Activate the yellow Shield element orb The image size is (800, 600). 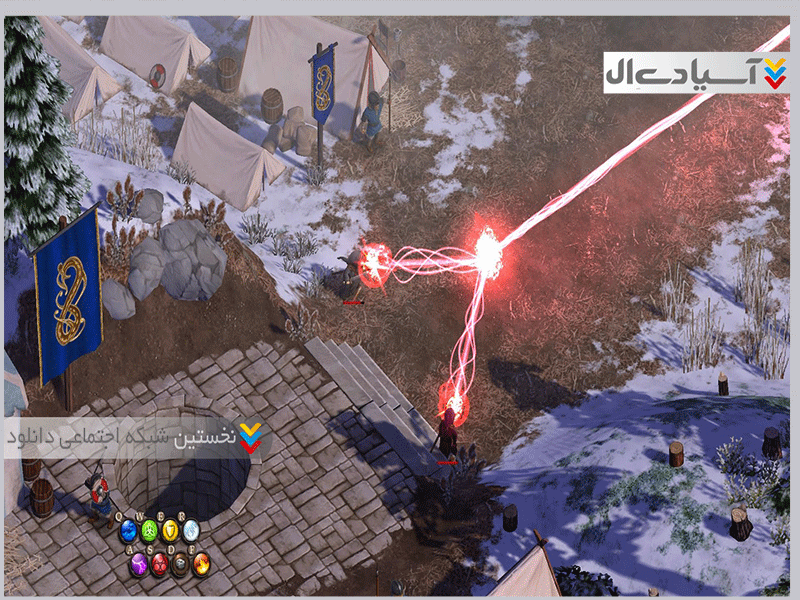tap(170, 532)
